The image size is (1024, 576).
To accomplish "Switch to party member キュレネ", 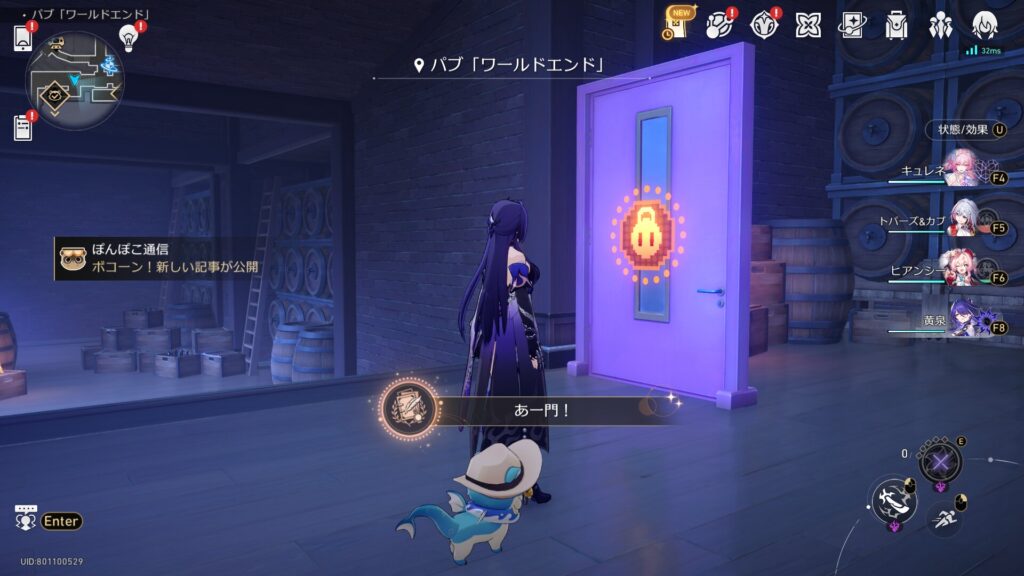I will click(961, 168).
